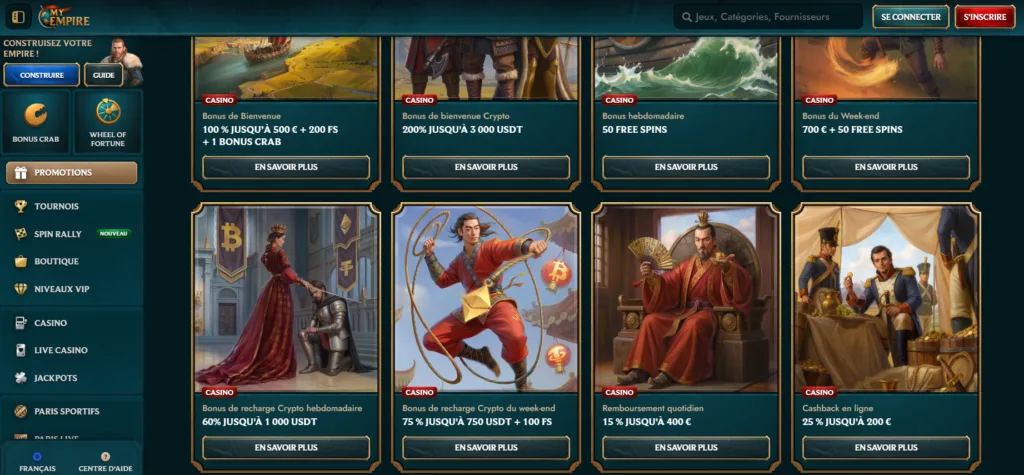This screenshot has height=475, width=1024.
Task: Visit the Boutique shop entry
Action: pyautogui.click(x=56, y=261)
